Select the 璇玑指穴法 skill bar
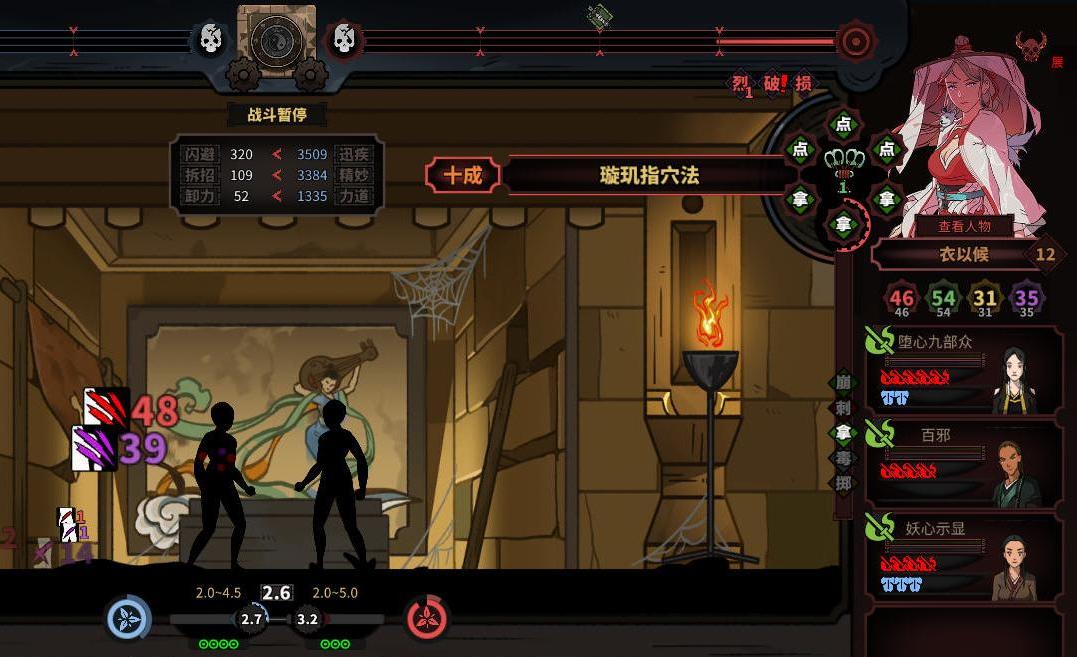Image resolution: width=1077 pixels, height=657 pixels. pyautogui.click(x=649, y=176)
